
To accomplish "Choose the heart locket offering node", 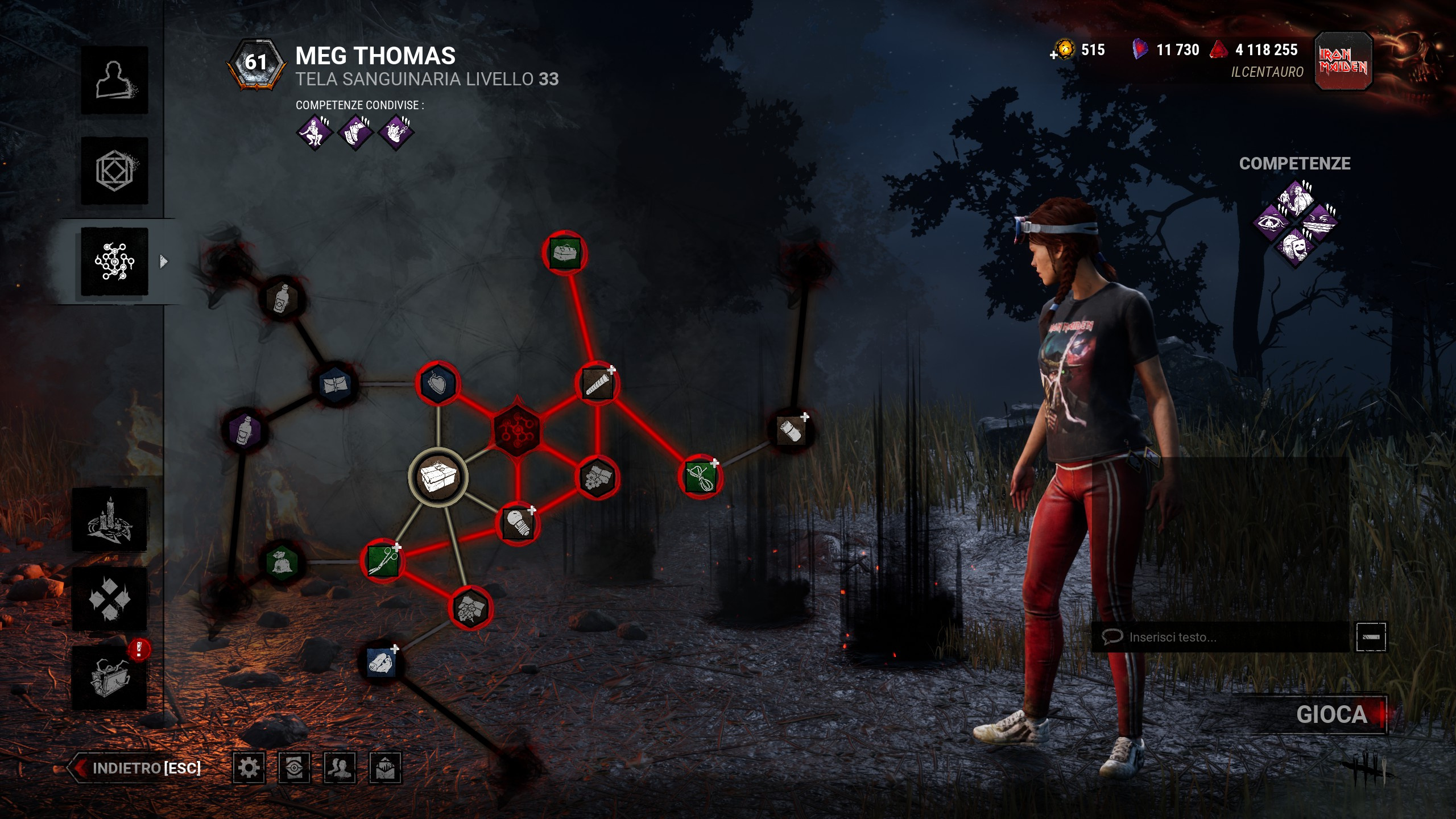I will (x=437, y=383).
